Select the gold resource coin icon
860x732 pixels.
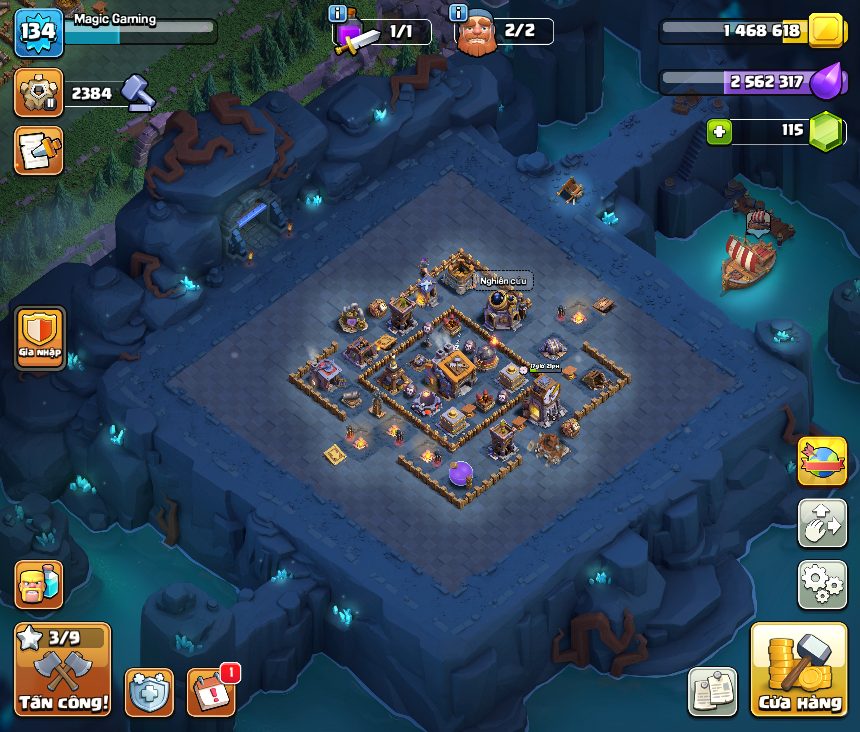tap(826, 31)
